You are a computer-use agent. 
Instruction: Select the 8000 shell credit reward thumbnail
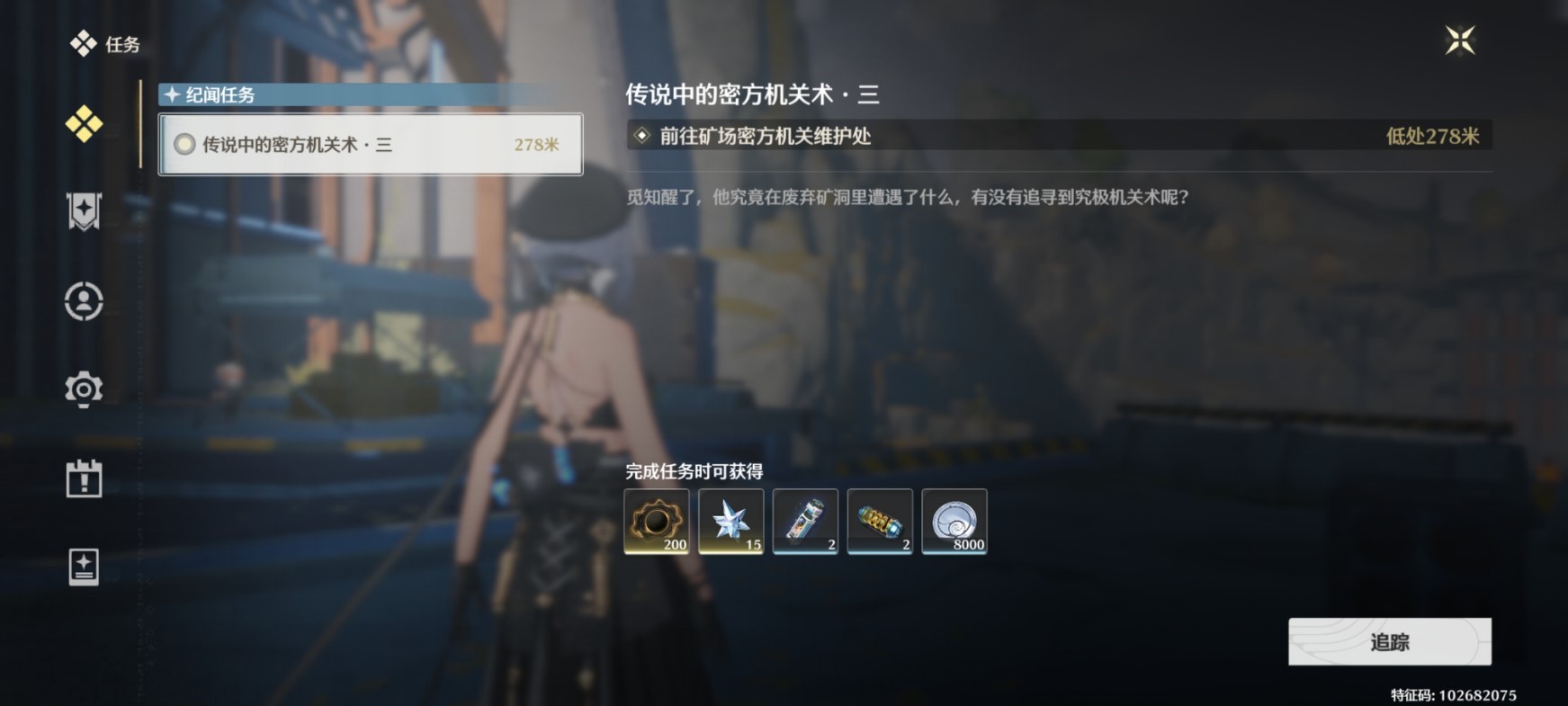click(954, 522)
